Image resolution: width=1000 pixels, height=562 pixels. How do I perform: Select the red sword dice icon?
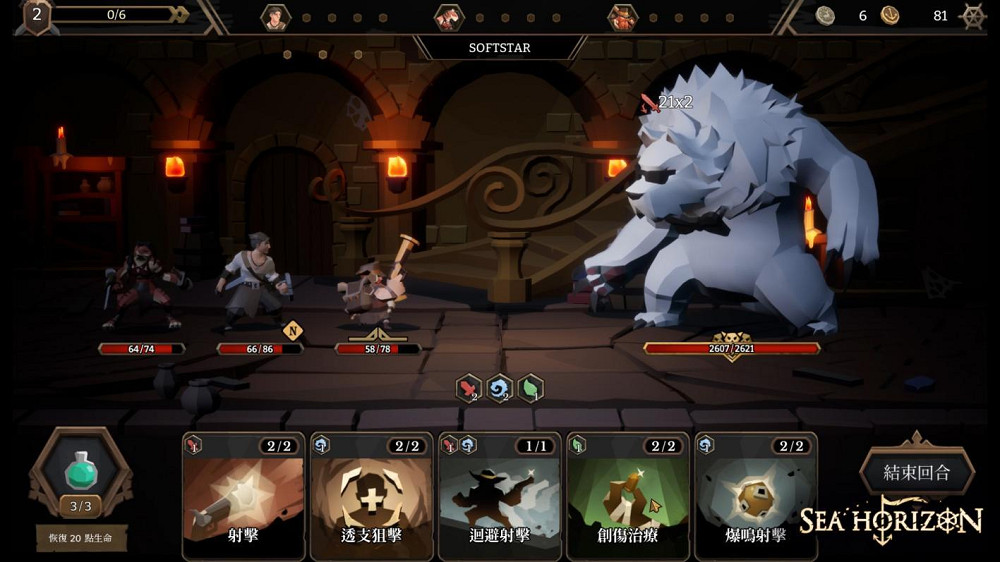(x=469, y=387)
